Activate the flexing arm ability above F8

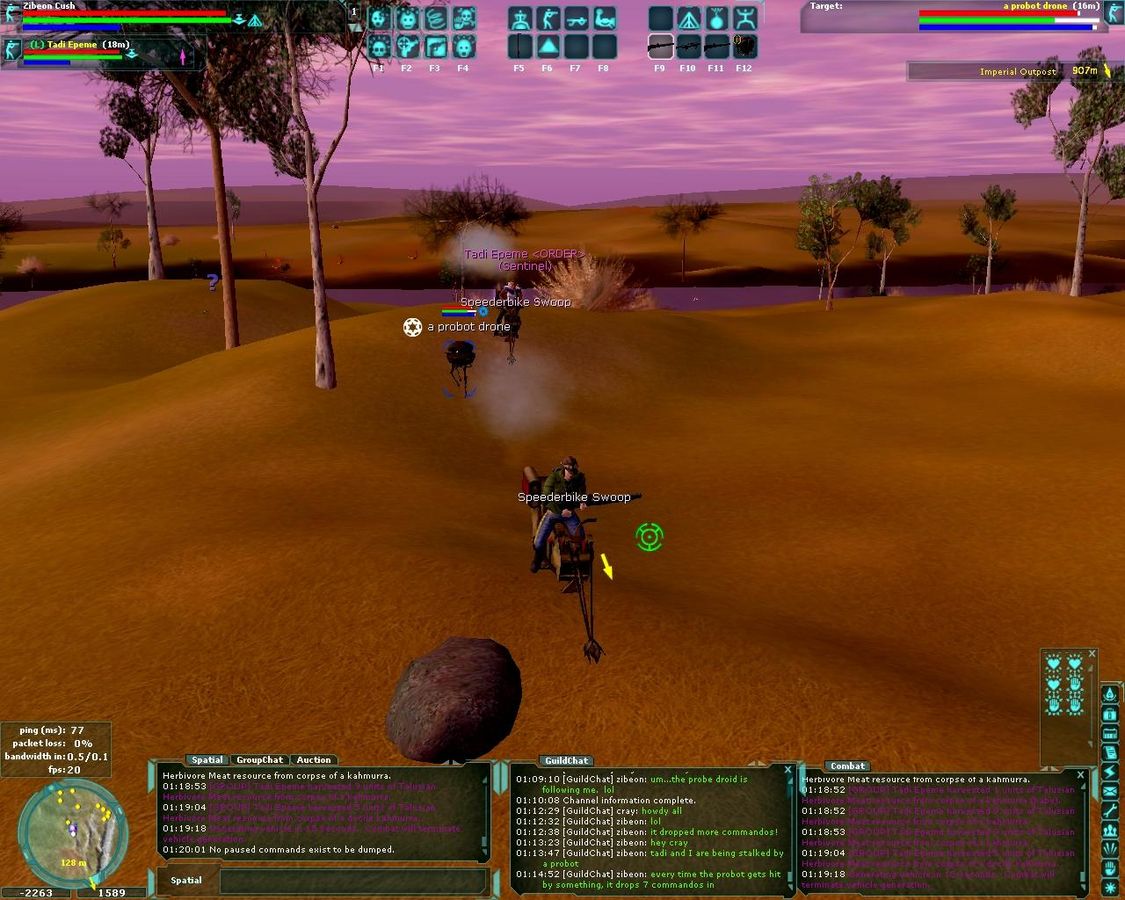click(603, 19)
